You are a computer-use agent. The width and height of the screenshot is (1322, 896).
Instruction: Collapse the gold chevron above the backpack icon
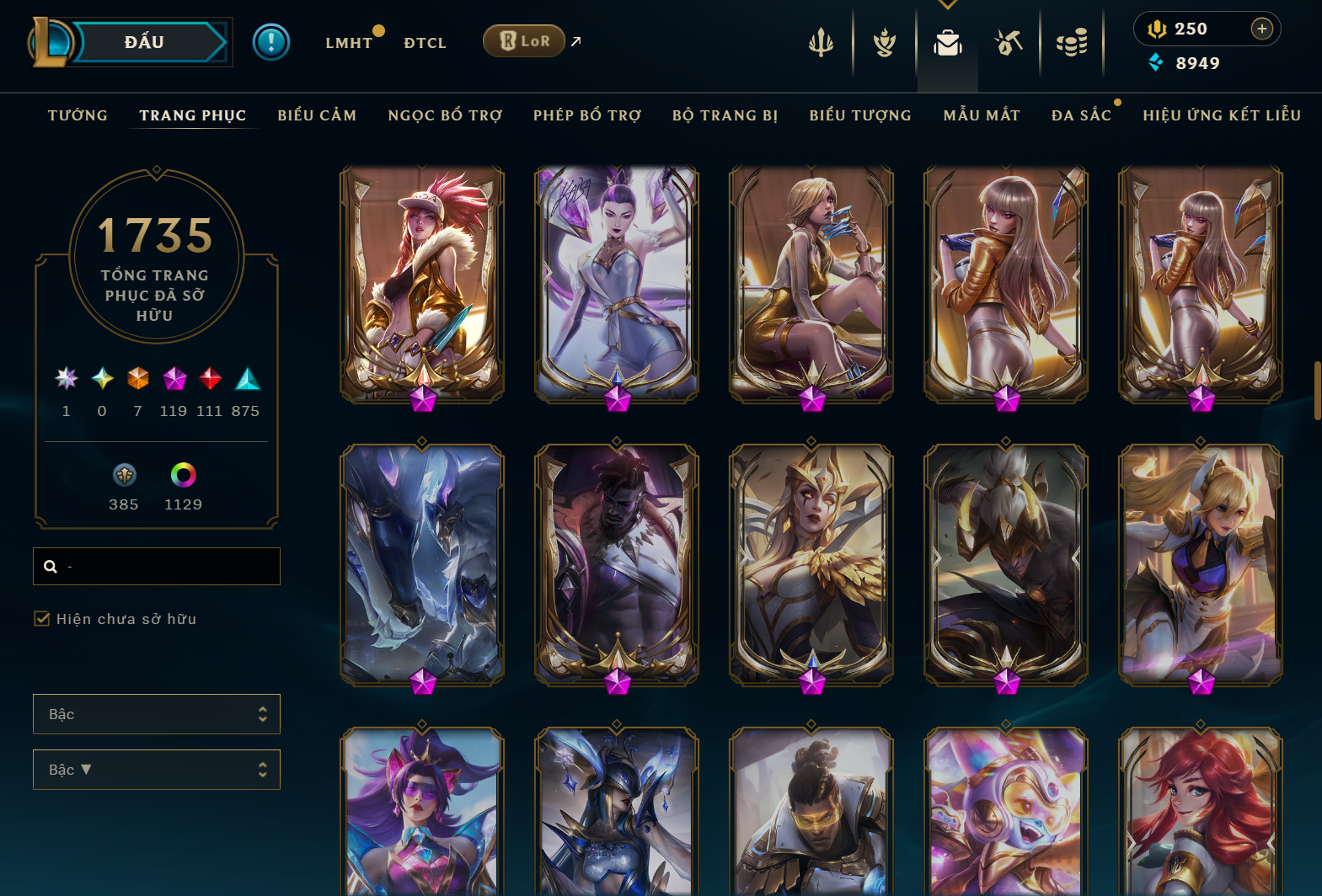point(947,4)
